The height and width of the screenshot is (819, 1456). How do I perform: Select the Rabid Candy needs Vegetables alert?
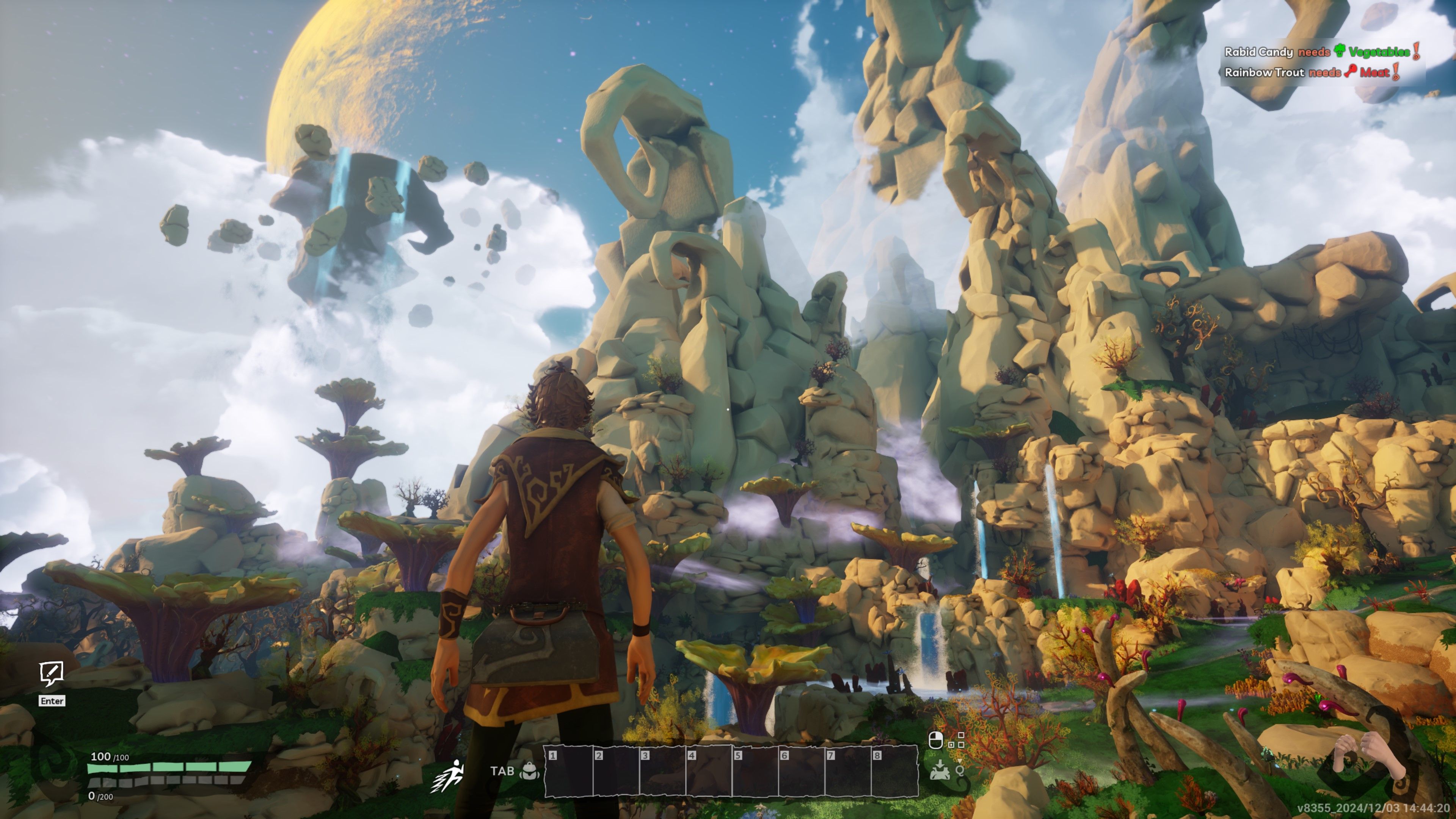[x=1321, y=52]
